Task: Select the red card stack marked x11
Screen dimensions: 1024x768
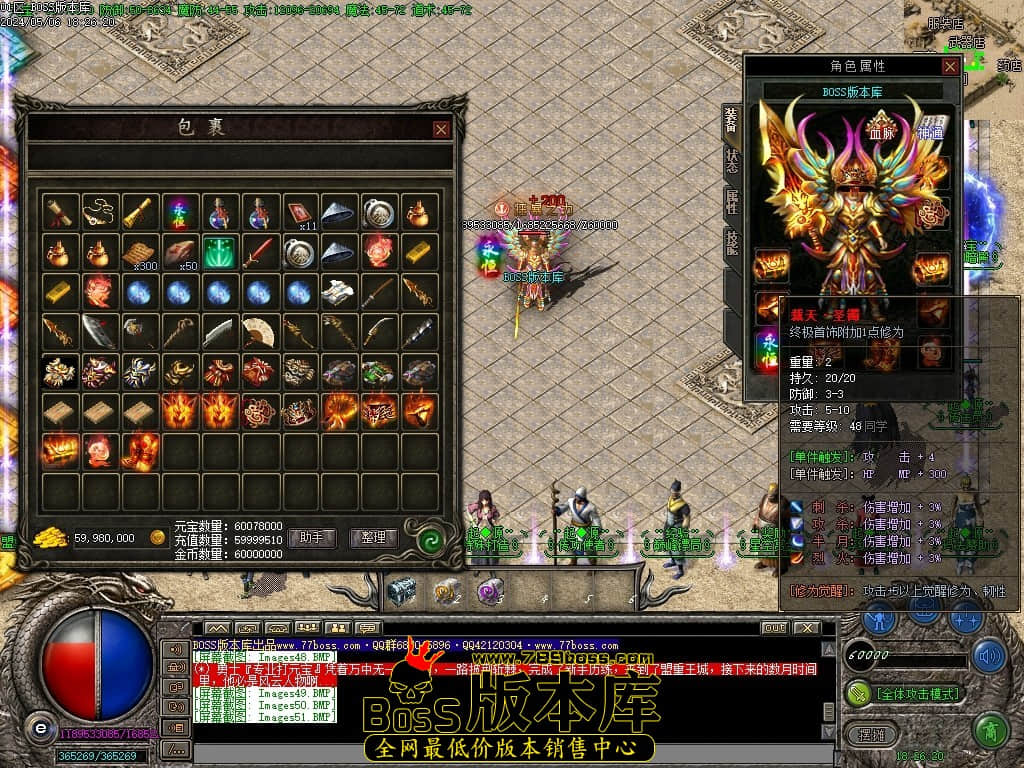Action: (299, 212)
